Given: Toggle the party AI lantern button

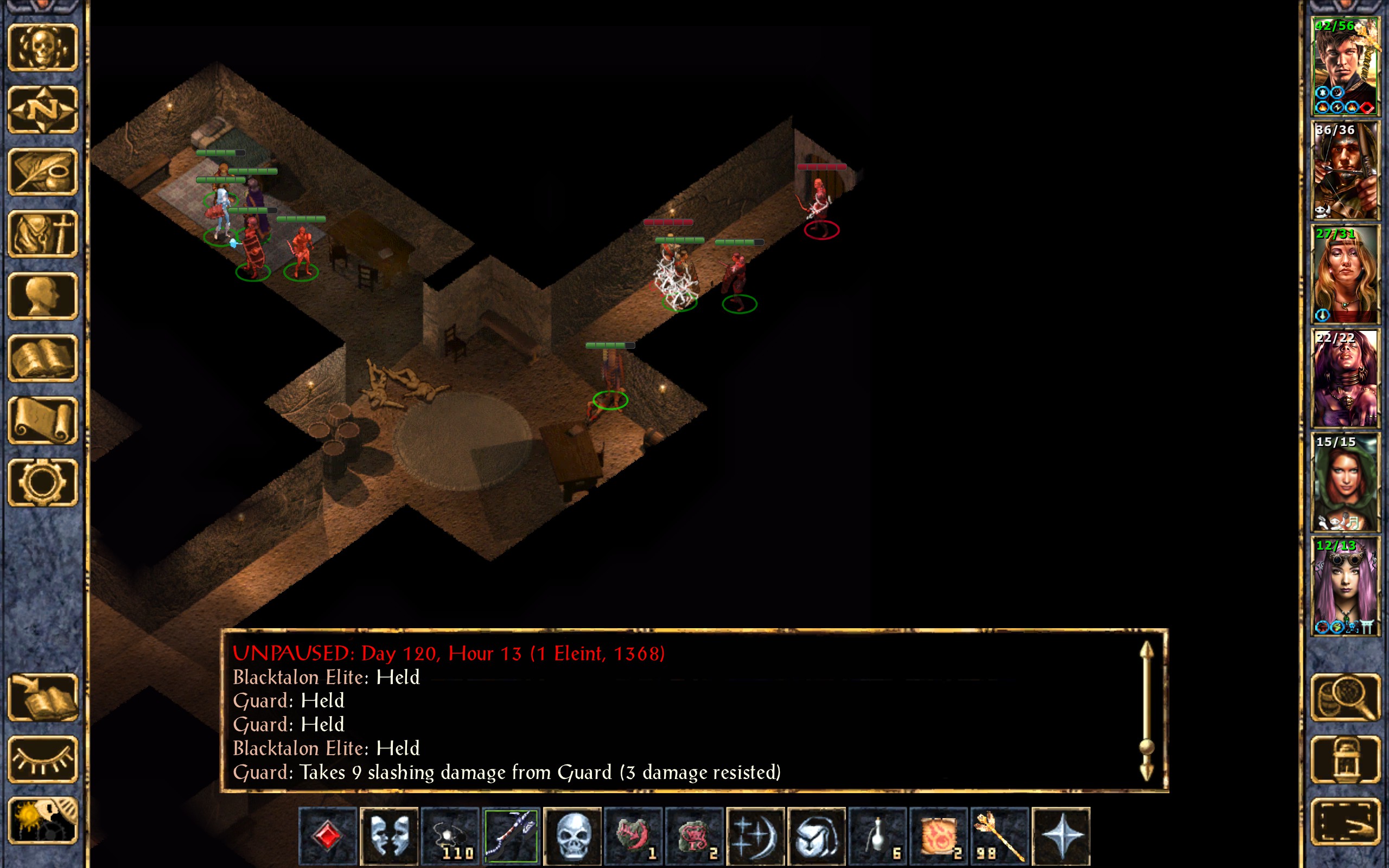Looking at the screenshot, I should (1345, 759).
